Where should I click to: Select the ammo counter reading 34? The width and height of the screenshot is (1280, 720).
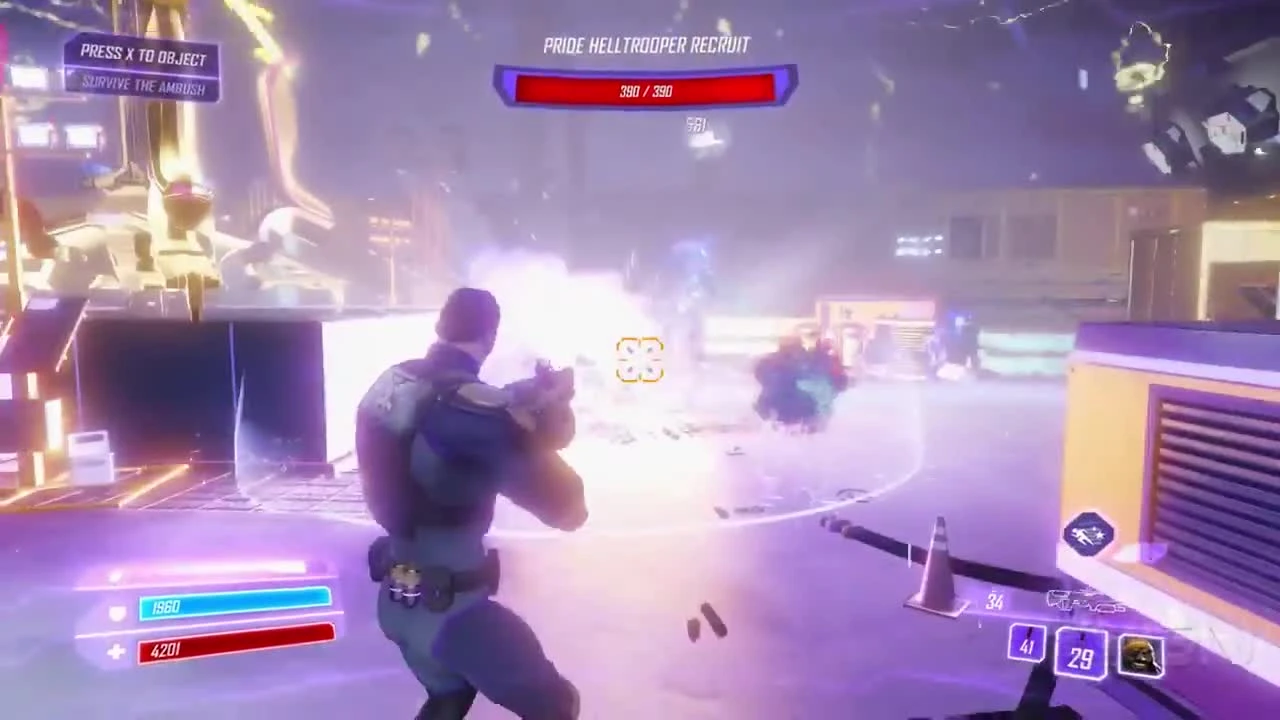[995, 601]
